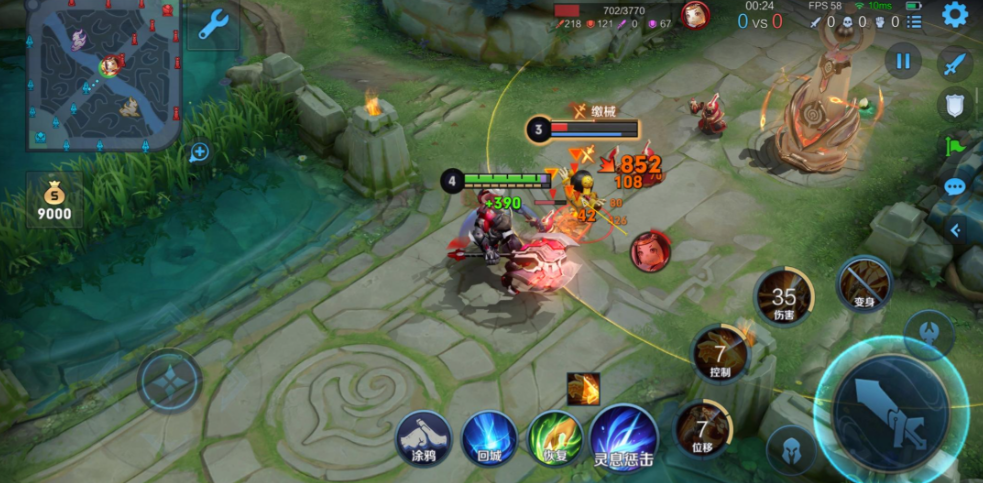Tap the basic attack sword button
Screen dimensions: 983x483
click(890, 411)
